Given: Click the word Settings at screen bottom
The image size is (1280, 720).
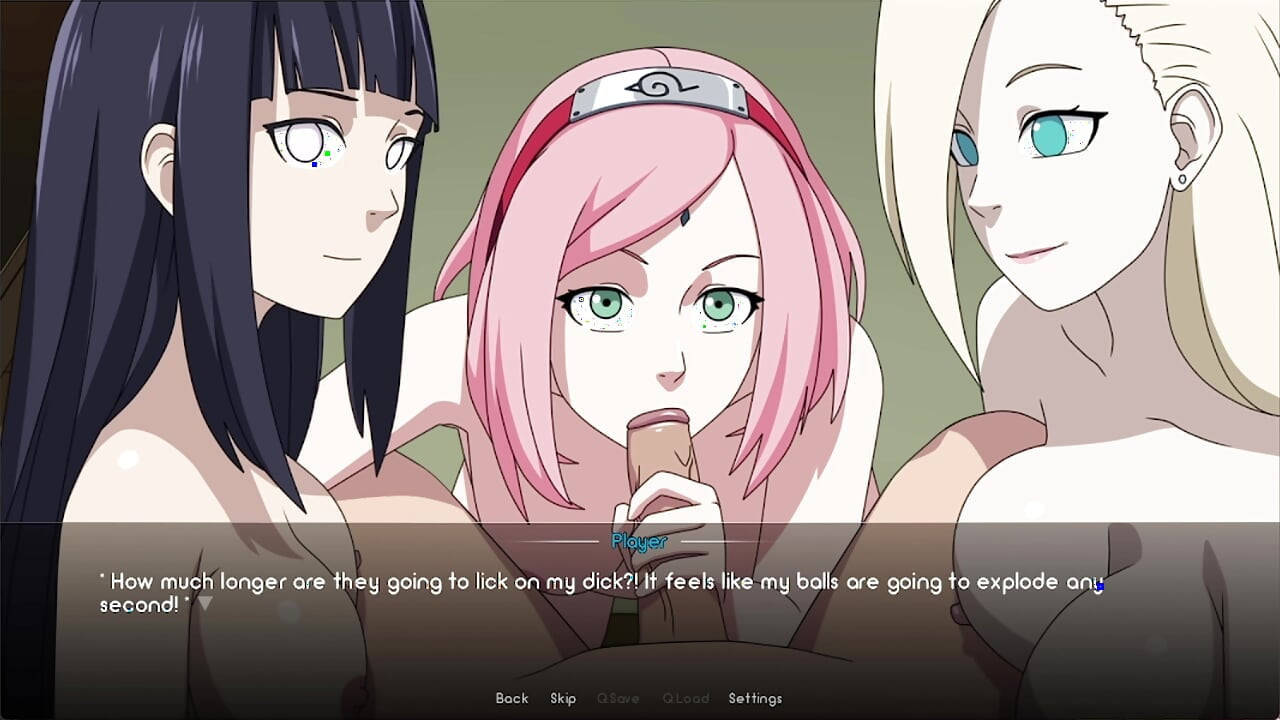Looking at the screenshot, I should click(755, 698).
